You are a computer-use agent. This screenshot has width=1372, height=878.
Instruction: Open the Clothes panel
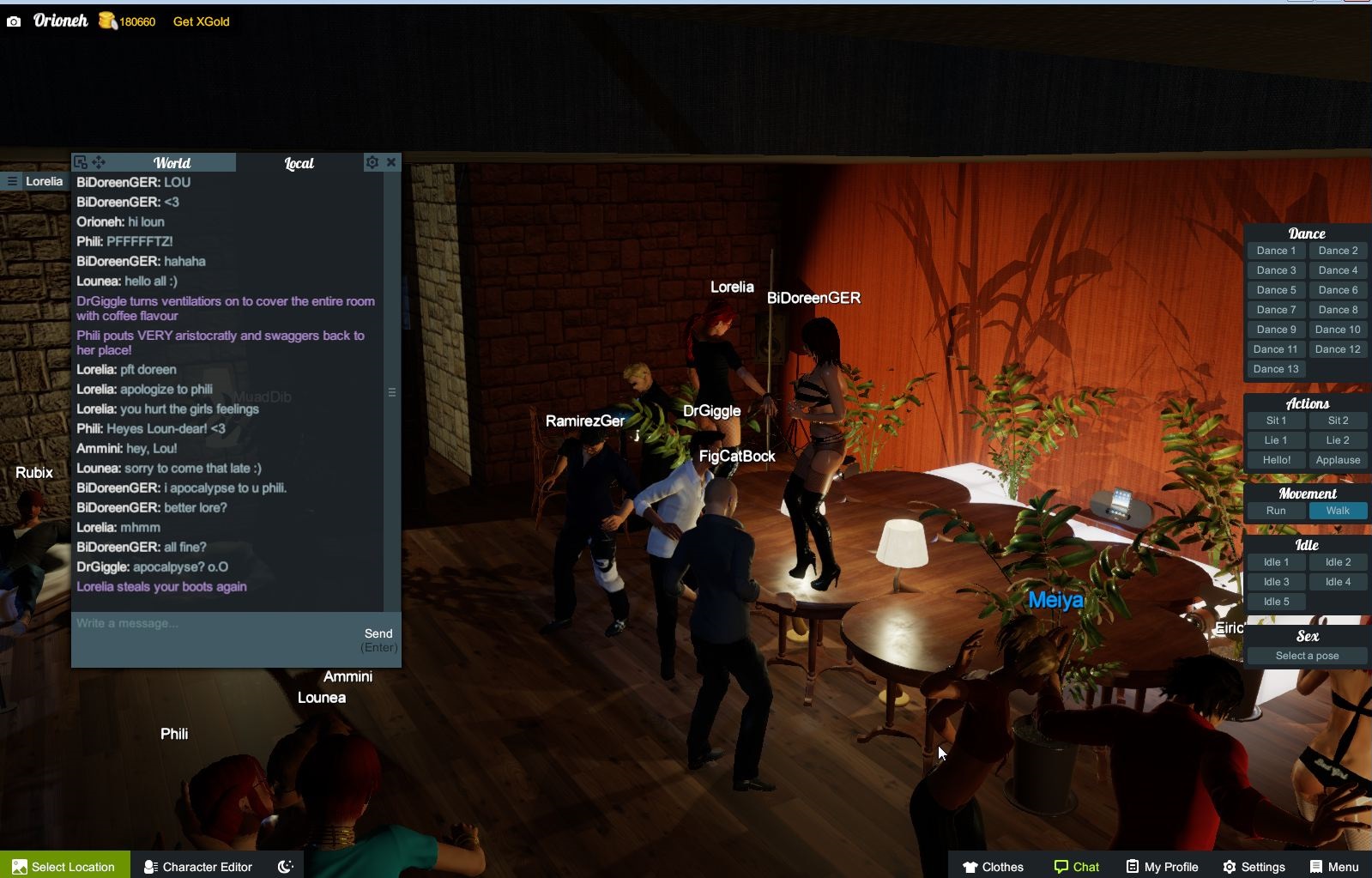coord(993,866)
